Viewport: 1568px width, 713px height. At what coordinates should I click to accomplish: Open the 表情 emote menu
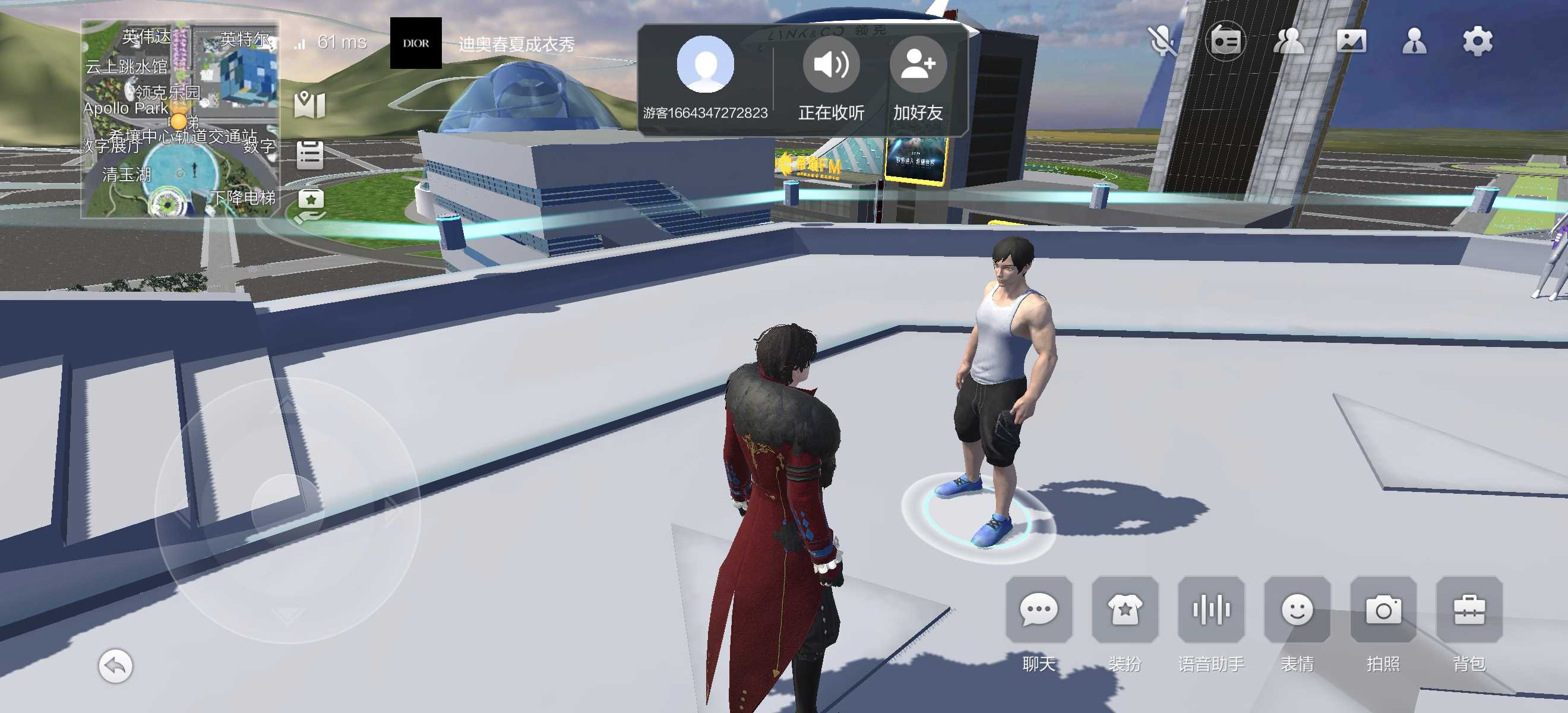click(1297, 610)
